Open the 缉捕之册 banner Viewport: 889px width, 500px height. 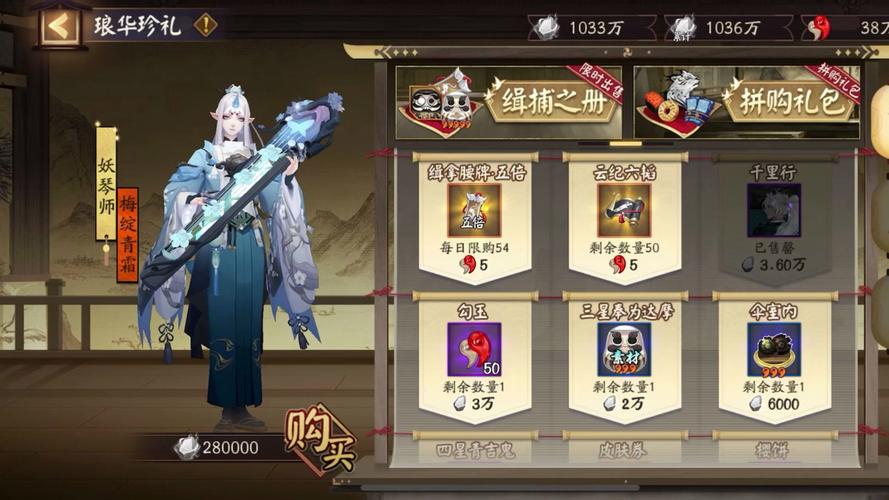(508, 102)
